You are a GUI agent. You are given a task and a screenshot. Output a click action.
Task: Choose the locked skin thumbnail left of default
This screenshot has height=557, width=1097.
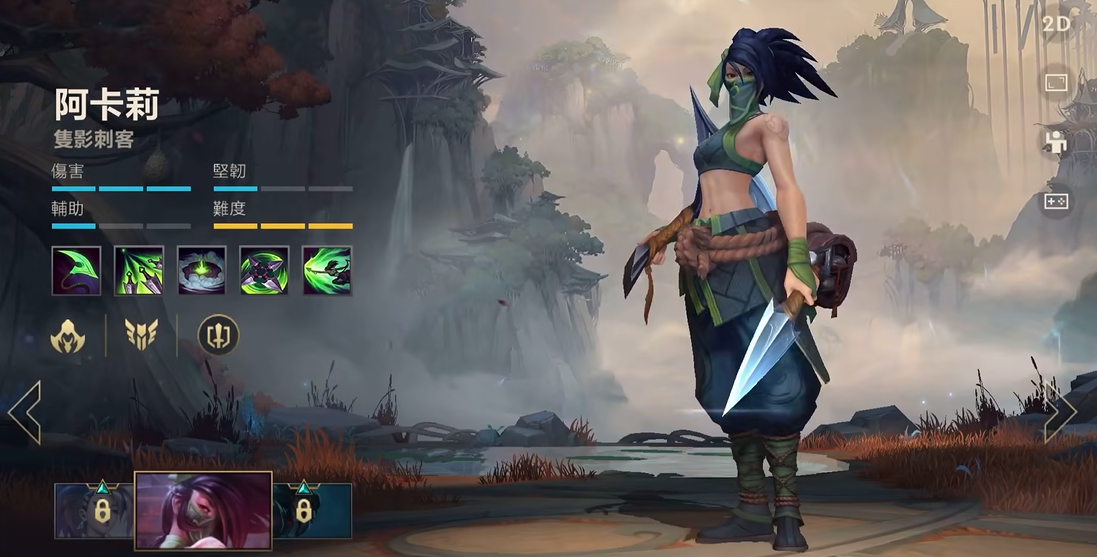[93, 511]
